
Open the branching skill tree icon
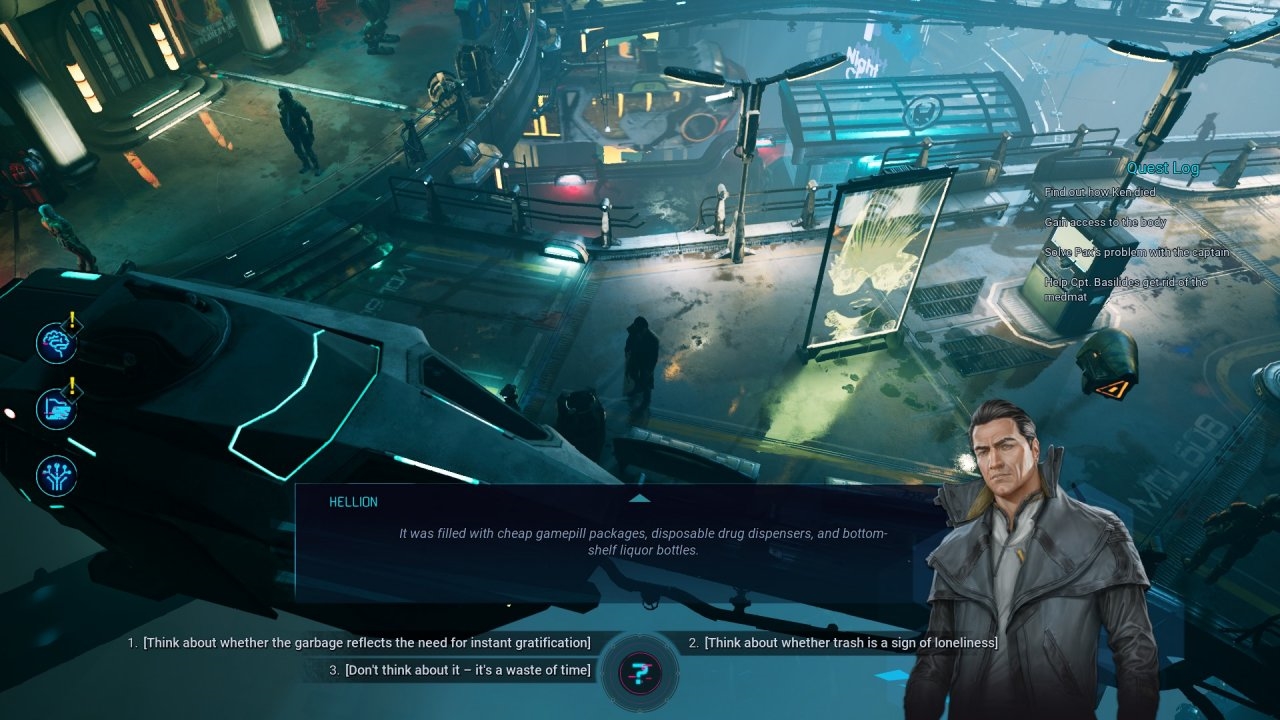coord(56,476)
